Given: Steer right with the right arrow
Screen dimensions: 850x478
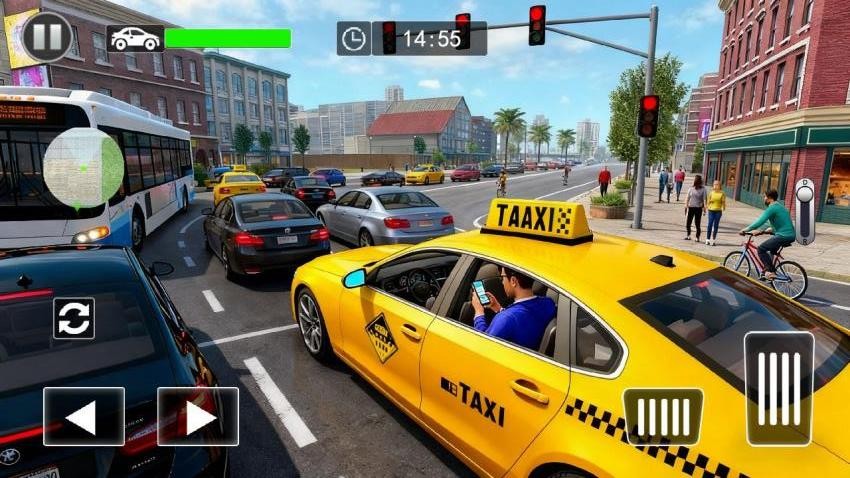Looking at the screenshot, I should click(198, 416).
